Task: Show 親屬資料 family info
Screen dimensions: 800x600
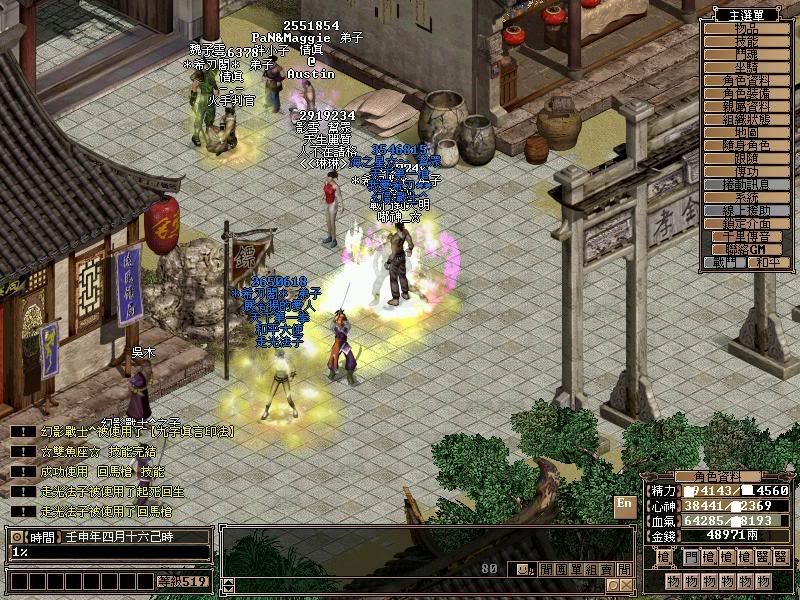Action: click(x=746, y=106)
